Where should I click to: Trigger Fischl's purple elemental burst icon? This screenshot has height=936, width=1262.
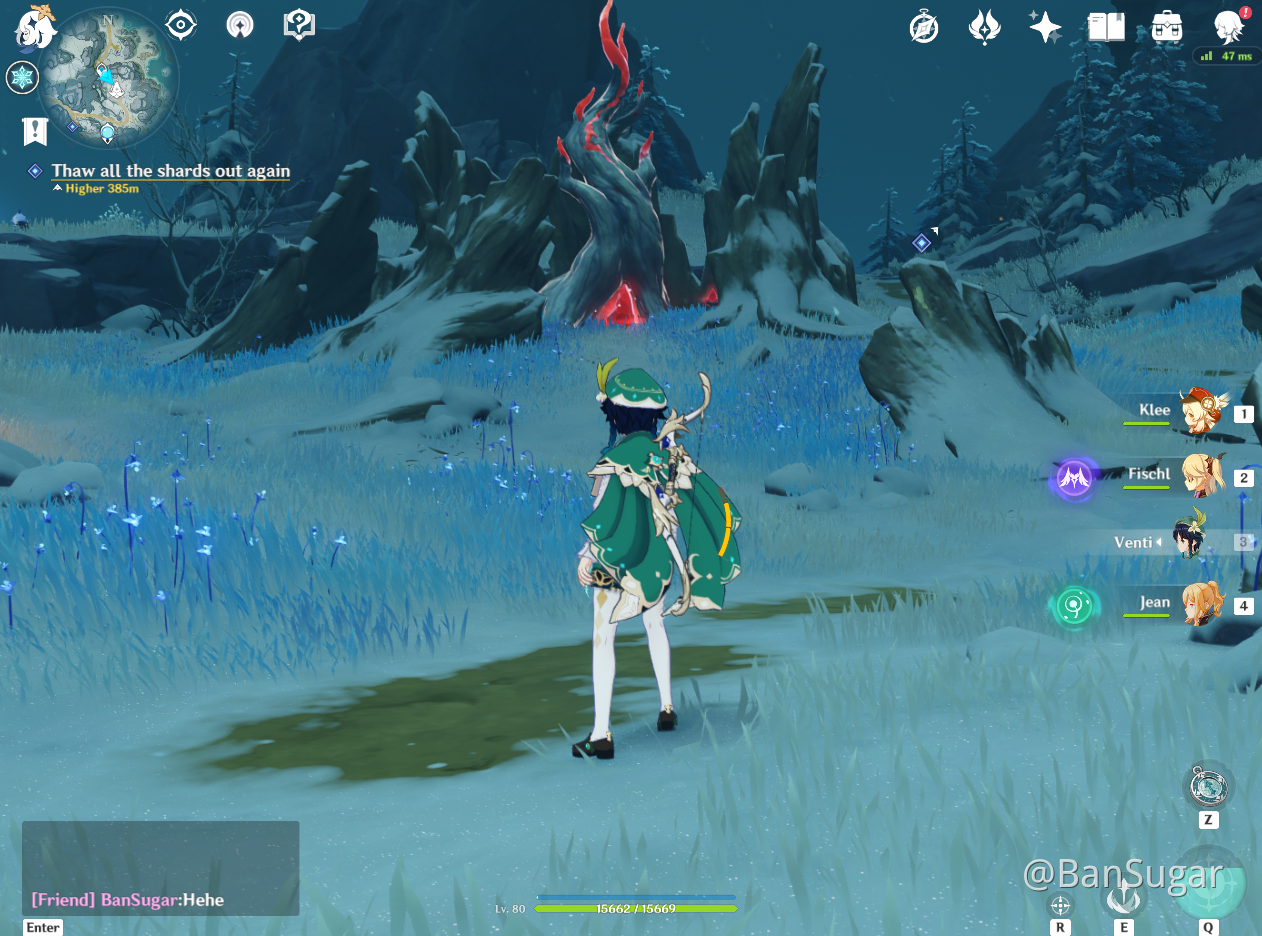pyautogui.click(x=1074, y=479)
